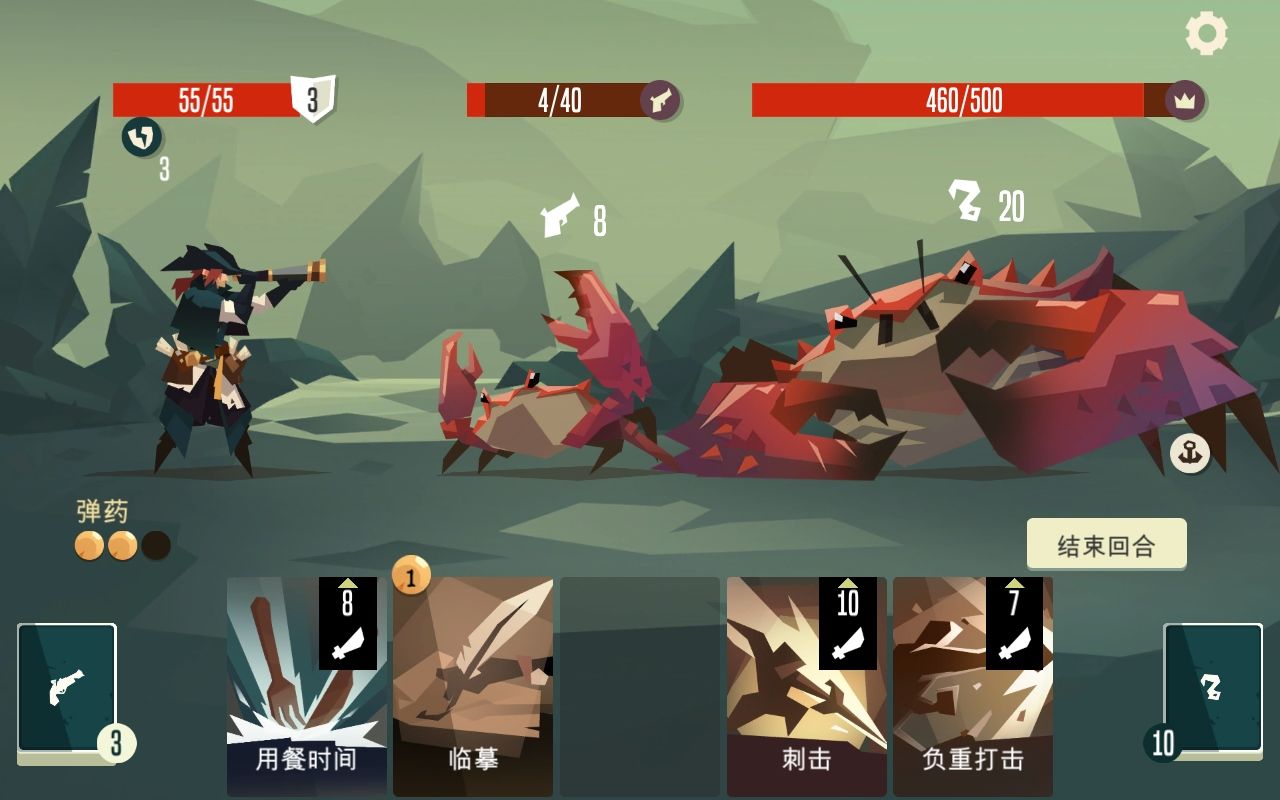The height and width of the screenshot is (800, 1280).
Task: Click the energy icon showing 20 on the boss
Action: [962, 196]
